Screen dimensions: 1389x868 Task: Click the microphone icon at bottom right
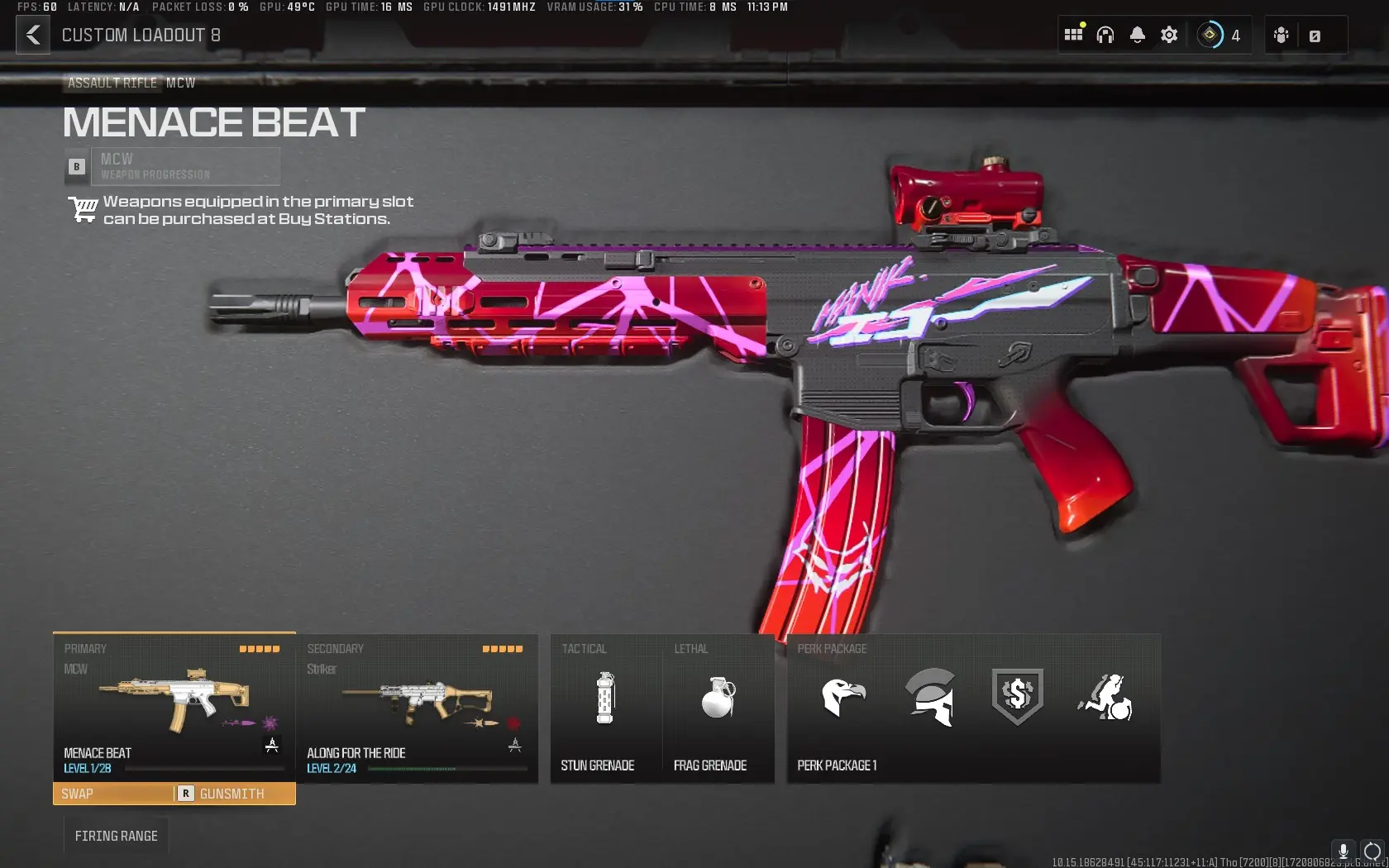(x=1343, y=851)
